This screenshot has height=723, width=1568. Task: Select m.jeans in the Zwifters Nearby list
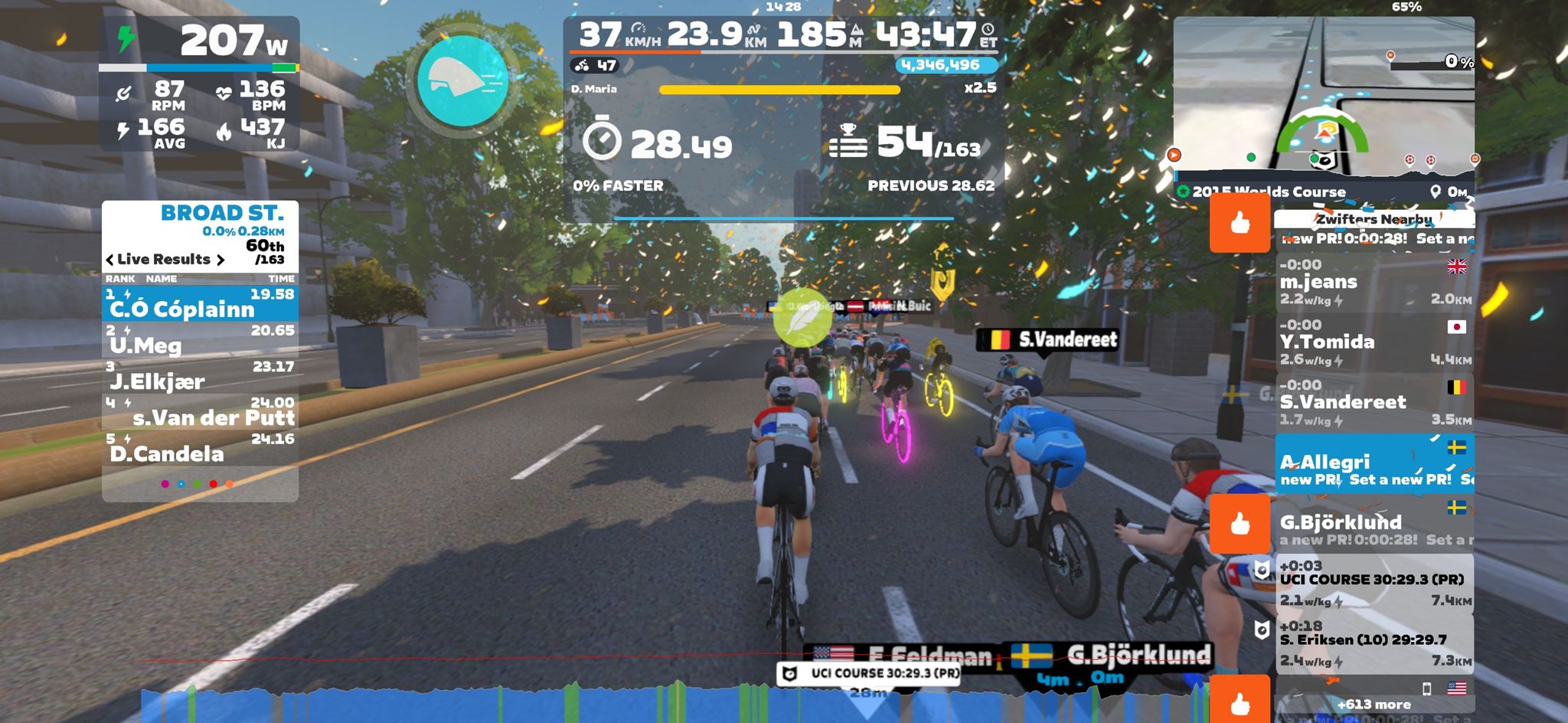1374,283
